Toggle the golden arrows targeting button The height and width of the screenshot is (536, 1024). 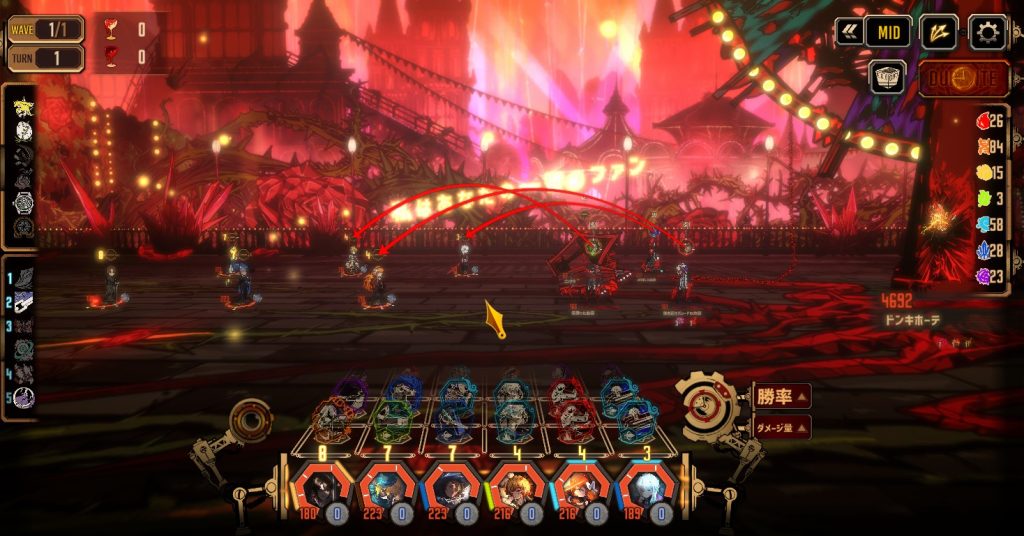[x=938, y=33]
